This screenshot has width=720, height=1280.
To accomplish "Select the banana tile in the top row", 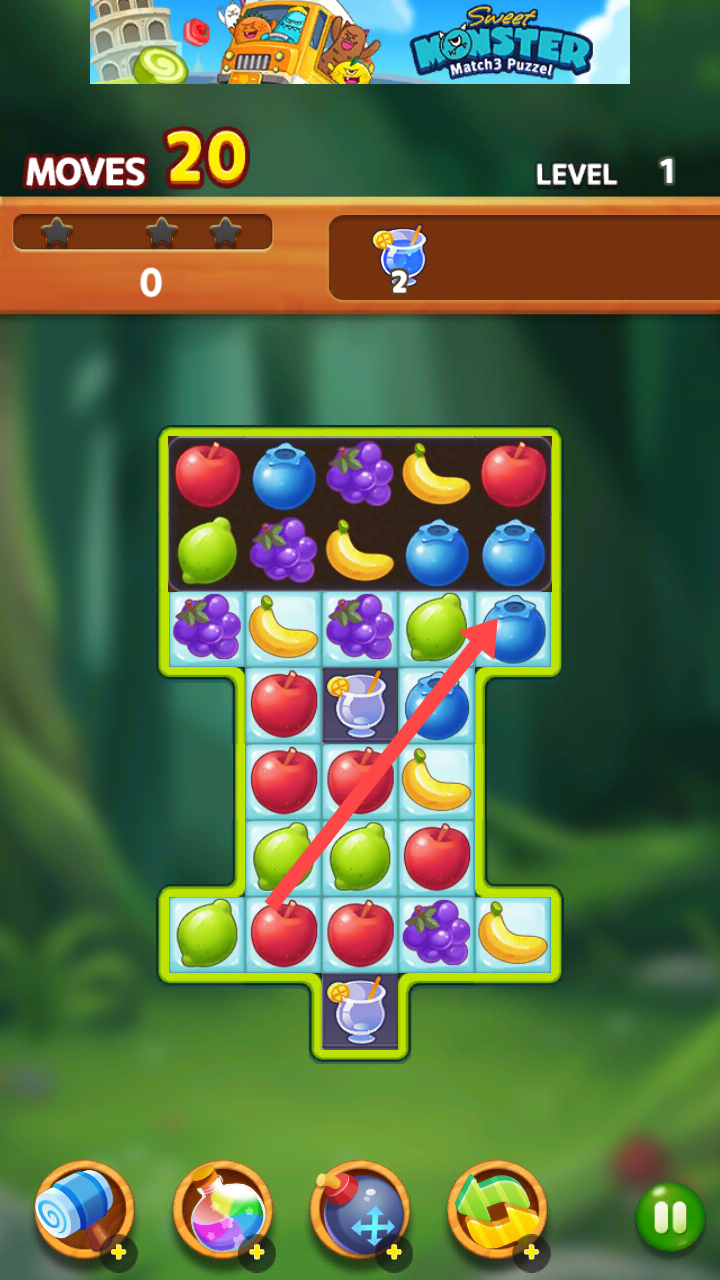I will click(x=436, y=474).
